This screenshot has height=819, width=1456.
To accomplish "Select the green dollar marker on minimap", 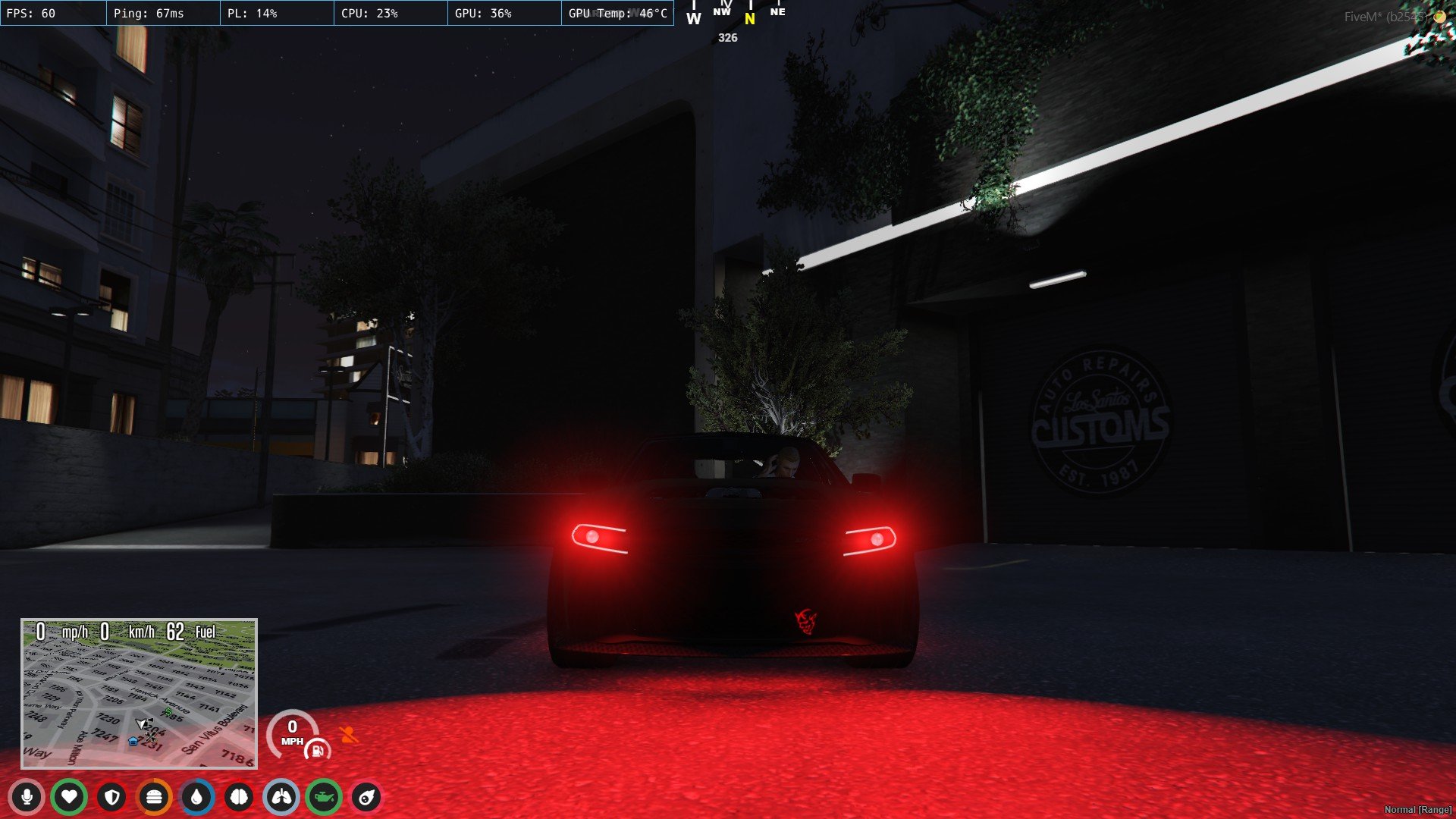I will tap(168, 711).
